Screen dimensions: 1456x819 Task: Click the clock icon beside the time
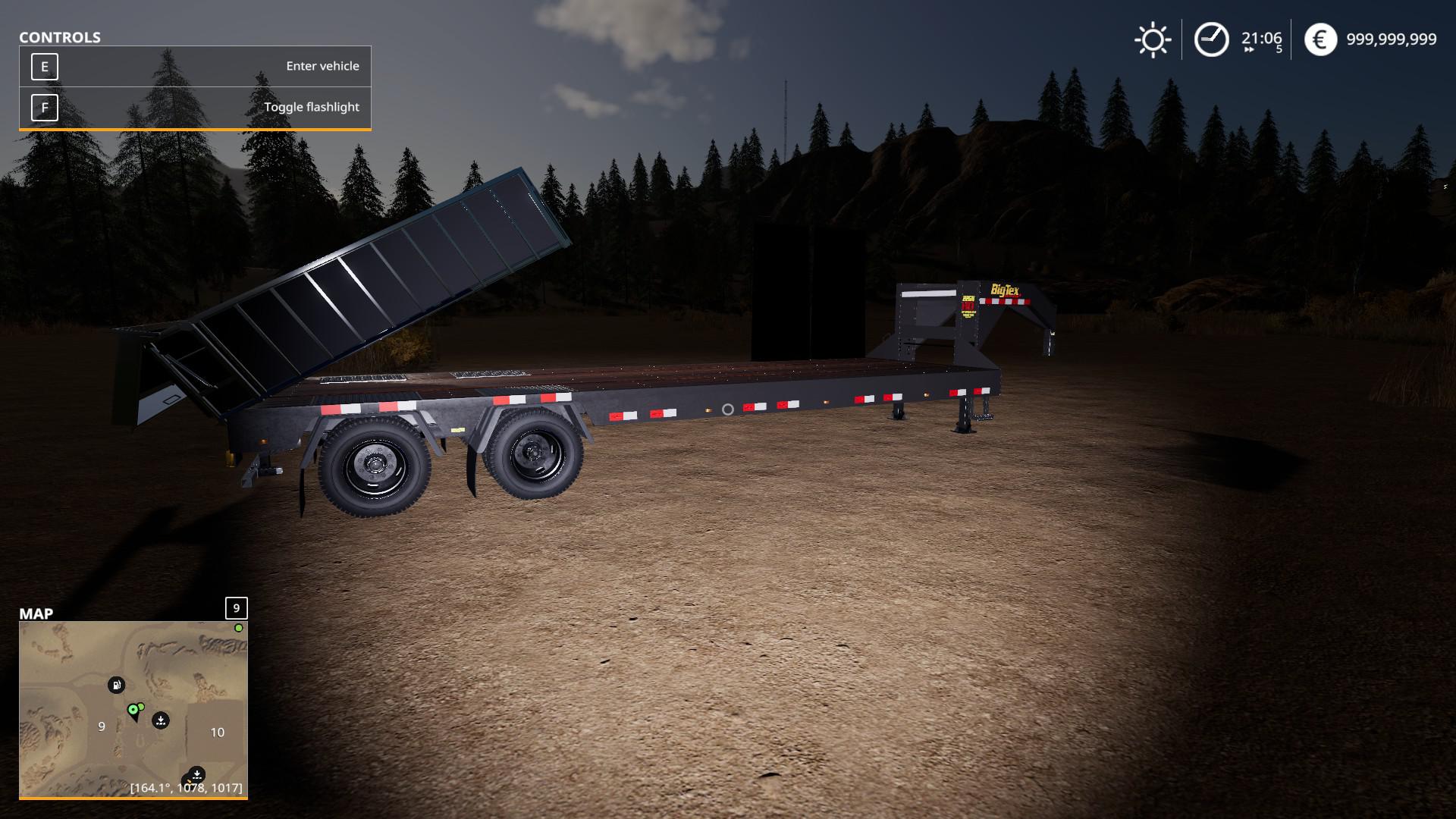pos(1211,39)
